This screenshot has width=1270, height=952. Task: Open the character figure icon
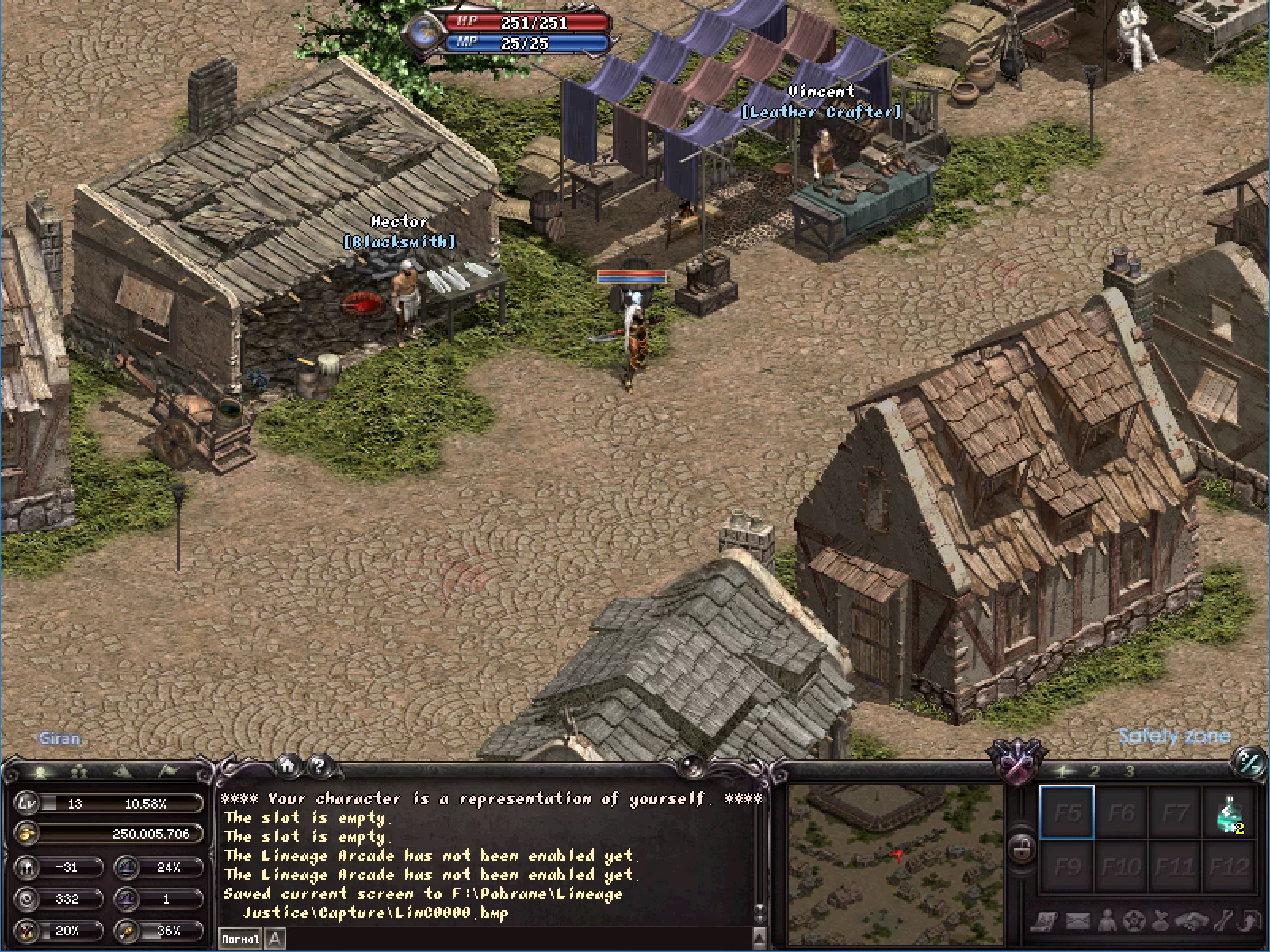pos(1107,921)
